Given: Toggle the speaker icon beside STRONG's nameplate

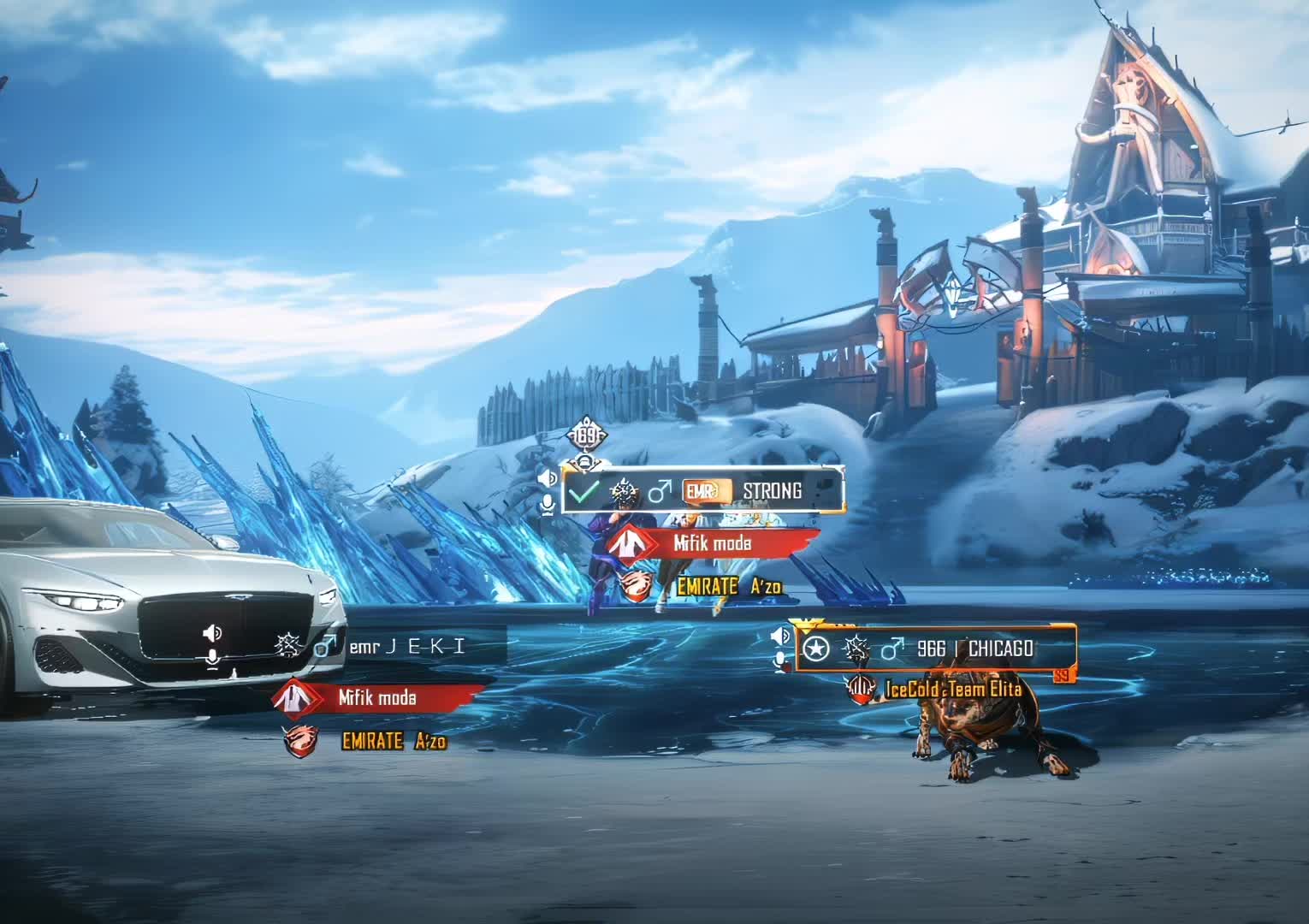Looking at the screenshot, I should (x=548, y=477).
